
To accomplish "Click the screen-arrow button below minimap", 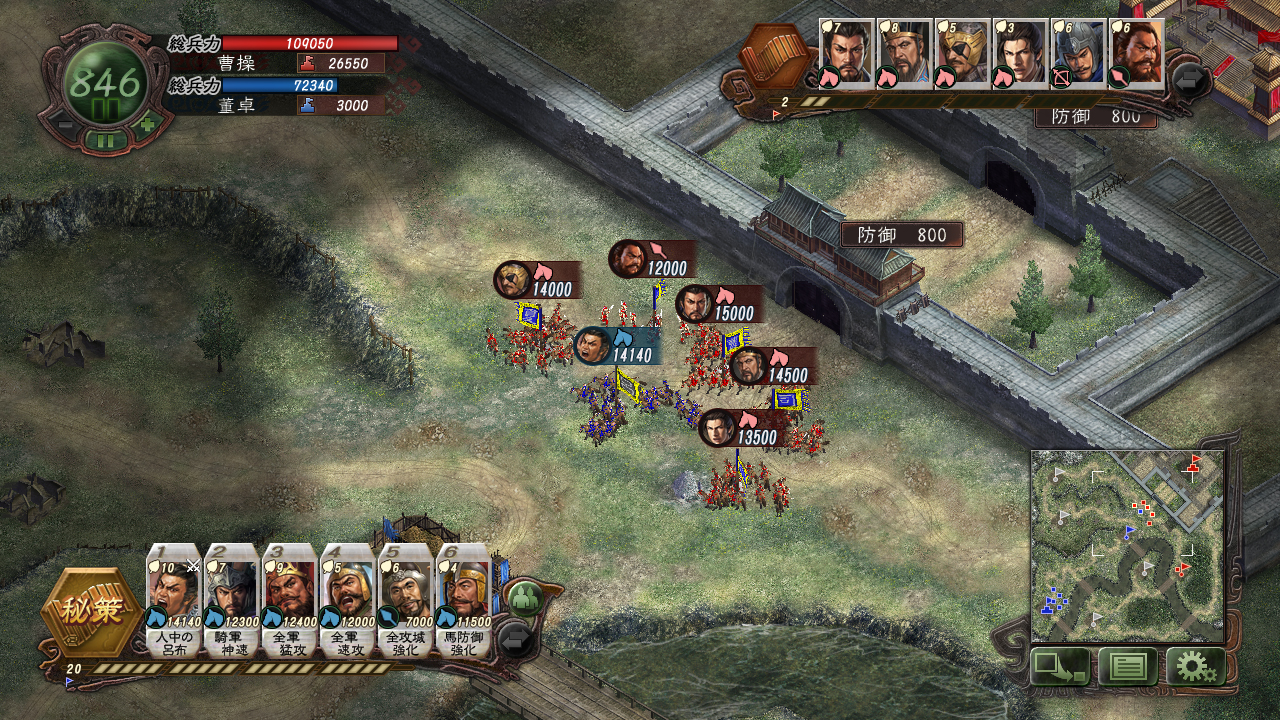I will pyautogui.click(x=1060, y=666).
